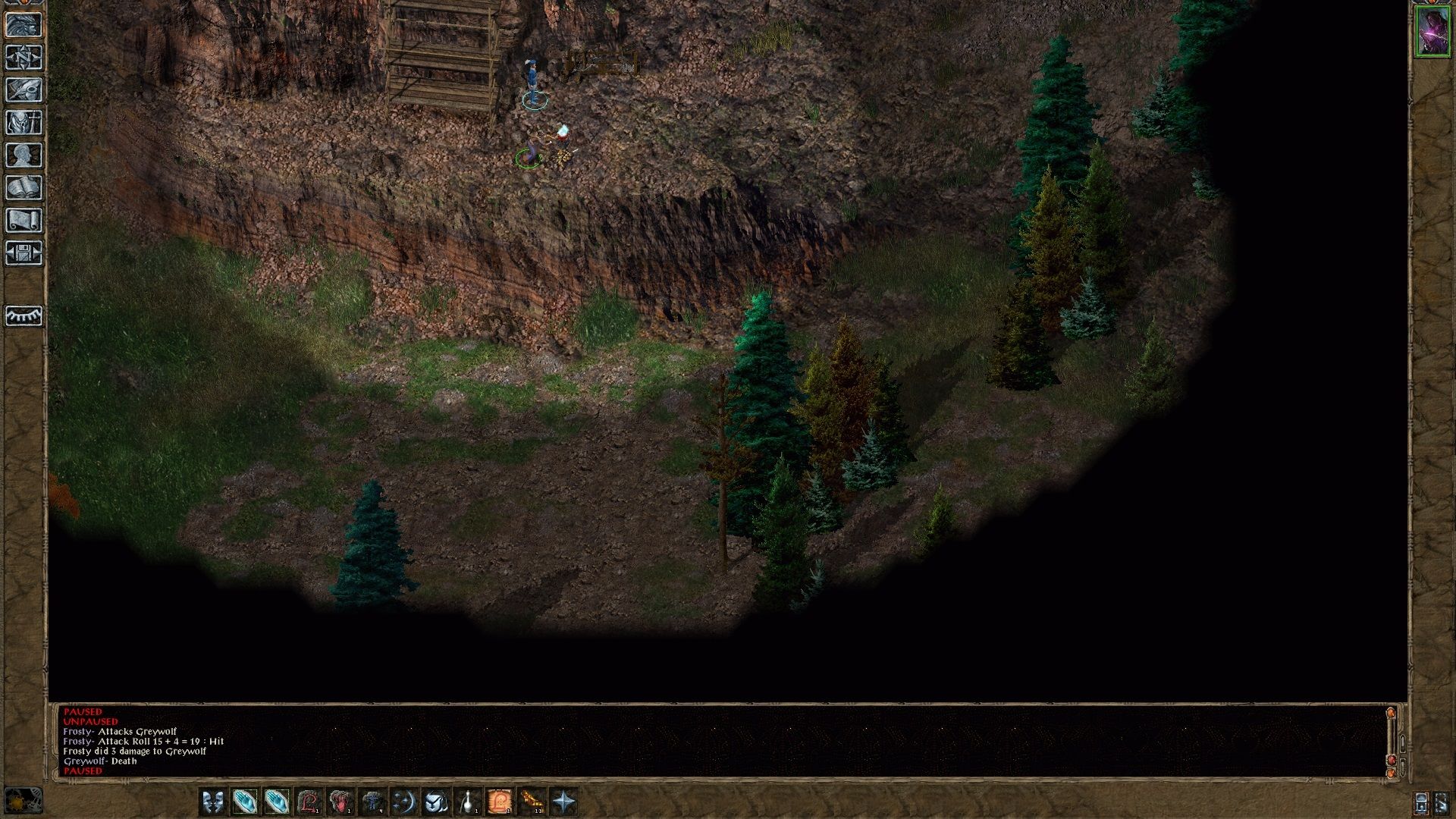Open the mage spellbook
This screenshot has width=1456, height=819.
coord(24,187)
